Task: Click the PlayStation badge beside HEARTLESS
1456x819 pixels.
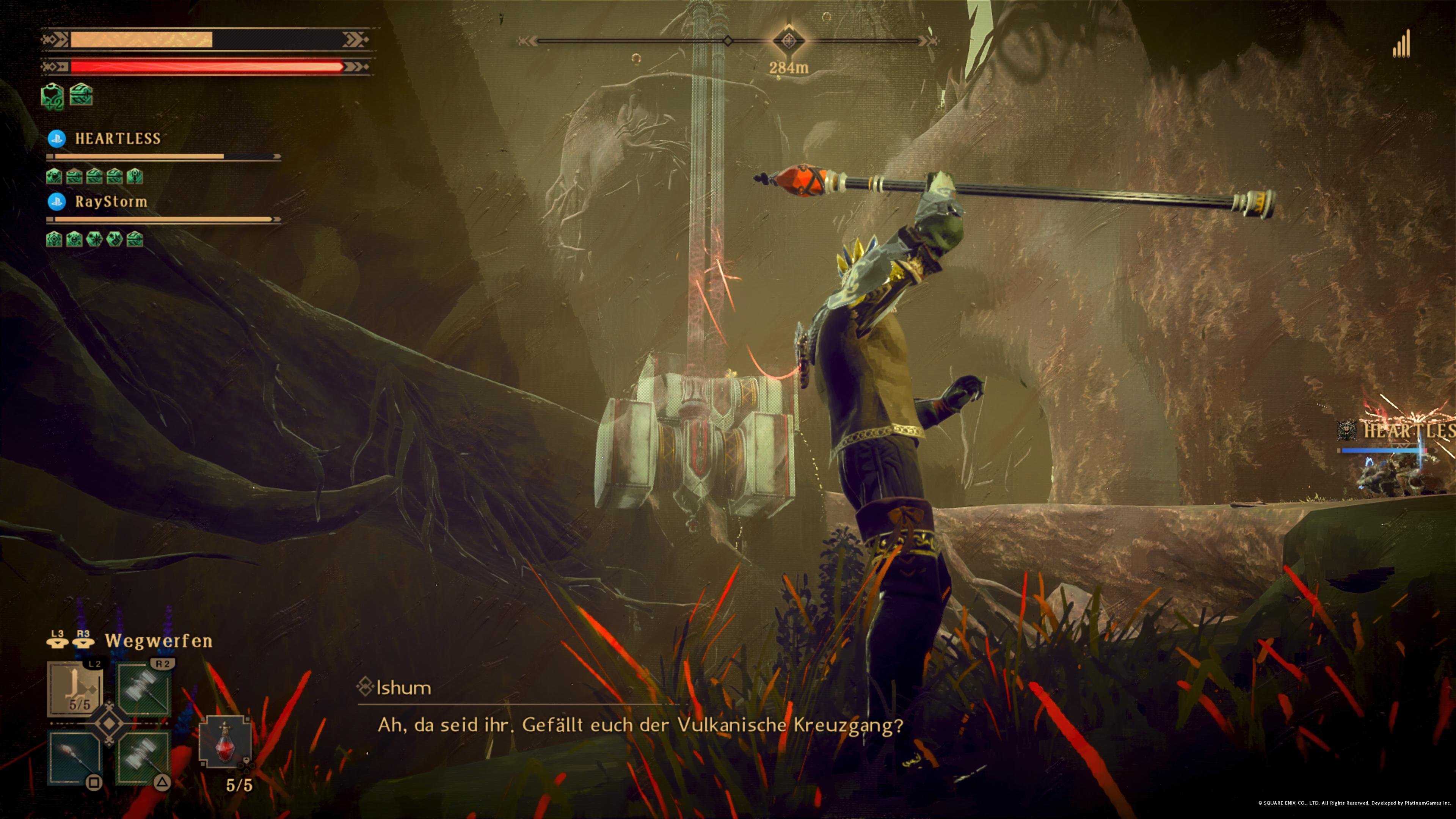Action: pyautogui.click(x=56, y=138)
